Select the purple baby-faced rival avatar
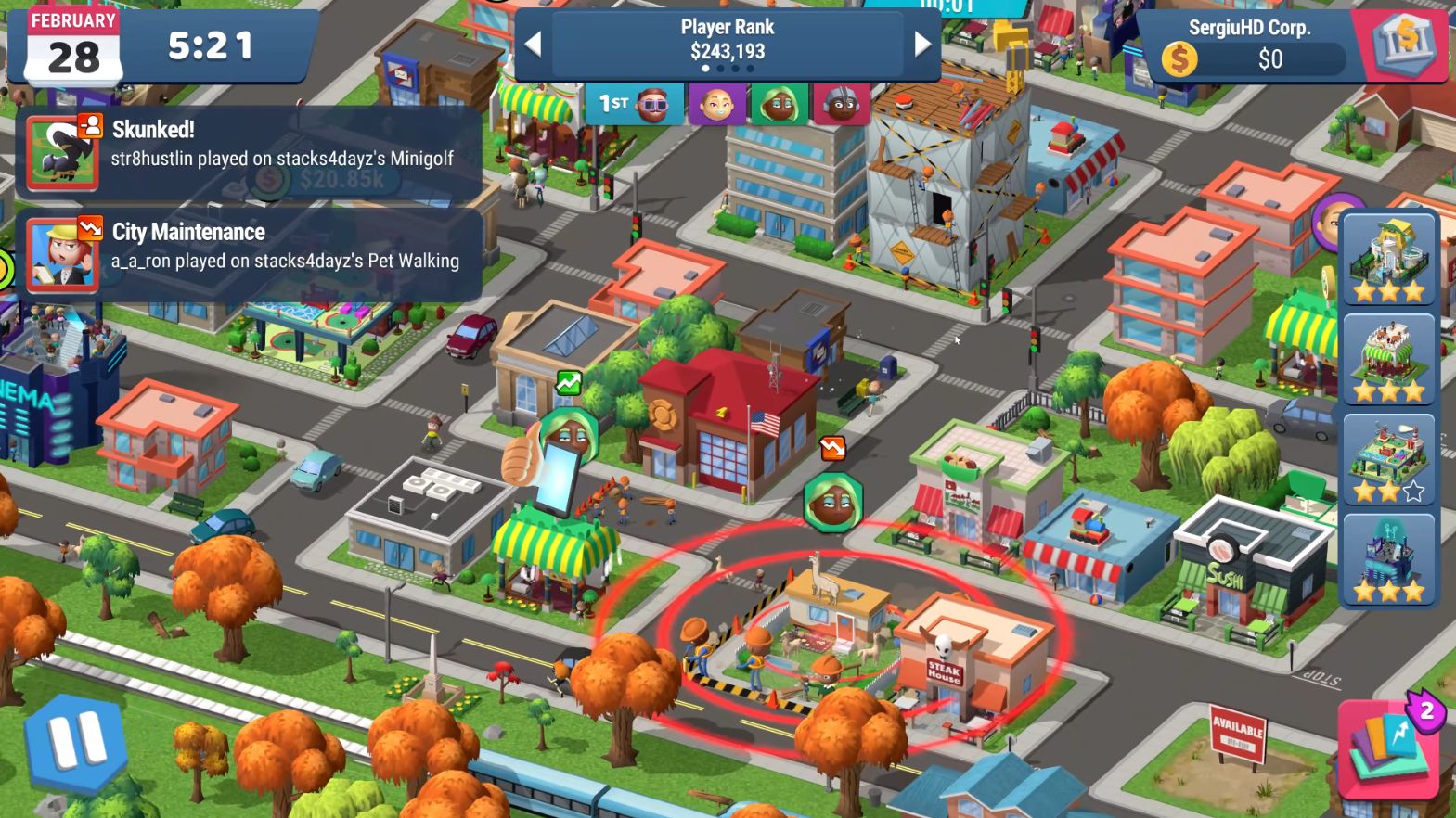The width and height of the screenshot is (1456, 818). [x=716, y=105]
